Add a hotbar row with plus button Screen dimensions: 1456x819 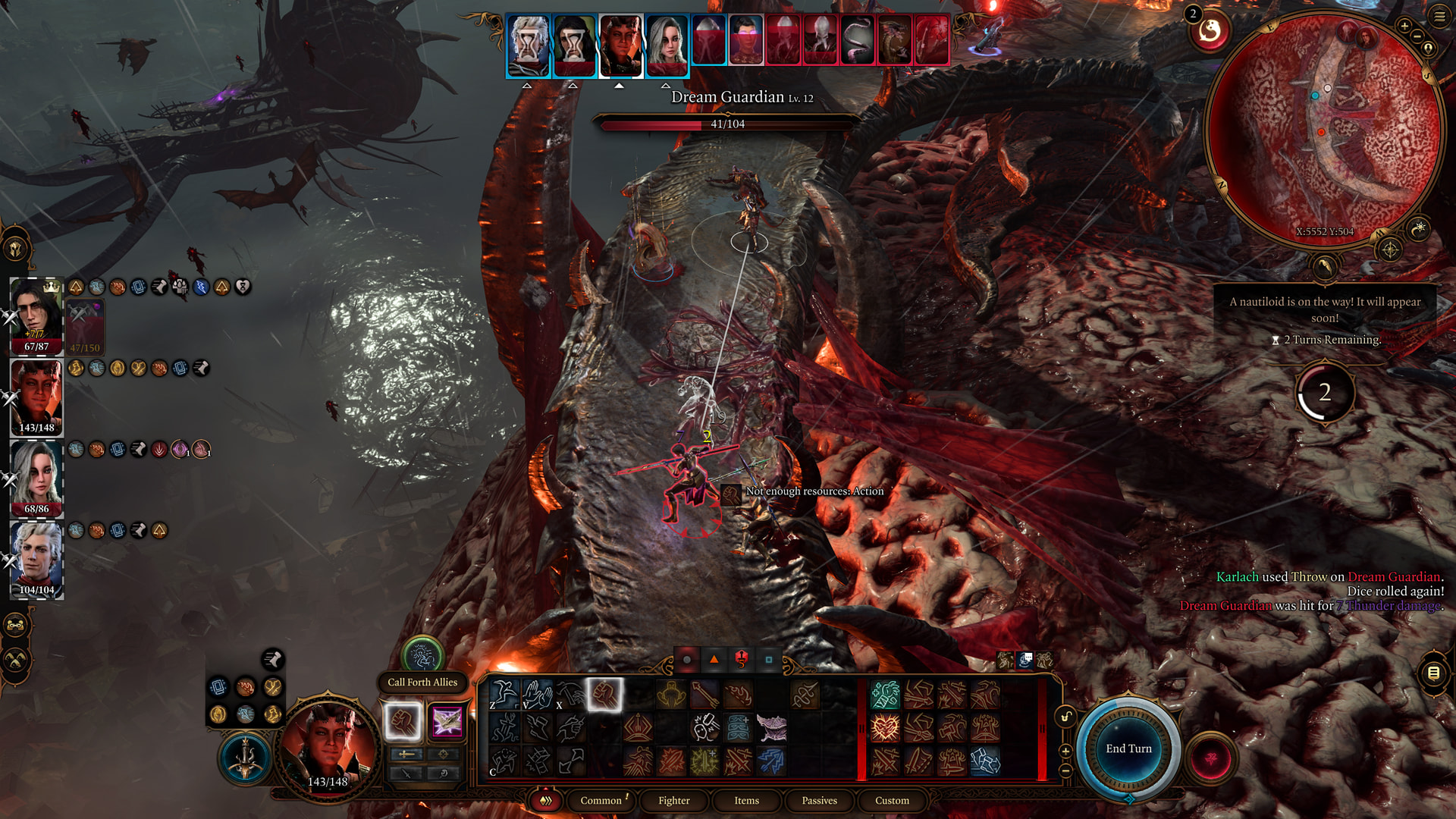point(1065,751)
